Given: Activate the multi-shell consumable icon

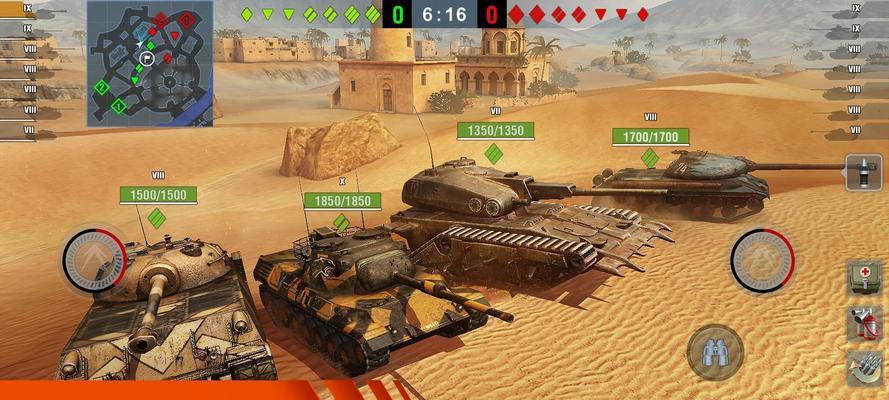Looking at the screenshot, I should (x=864, y=368).
